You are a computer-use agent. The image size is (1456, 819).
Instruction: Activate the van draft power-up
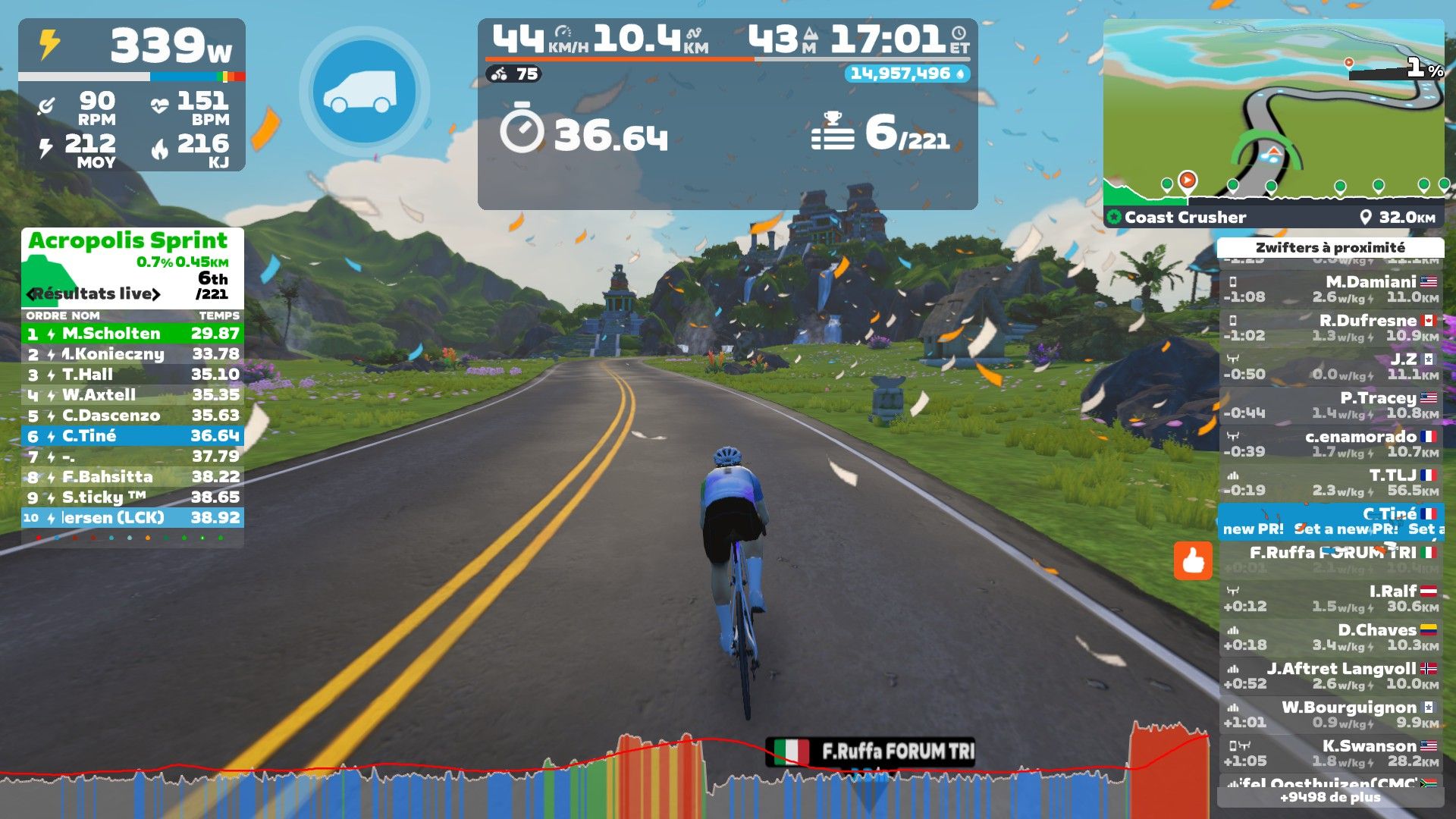[365, 92]
